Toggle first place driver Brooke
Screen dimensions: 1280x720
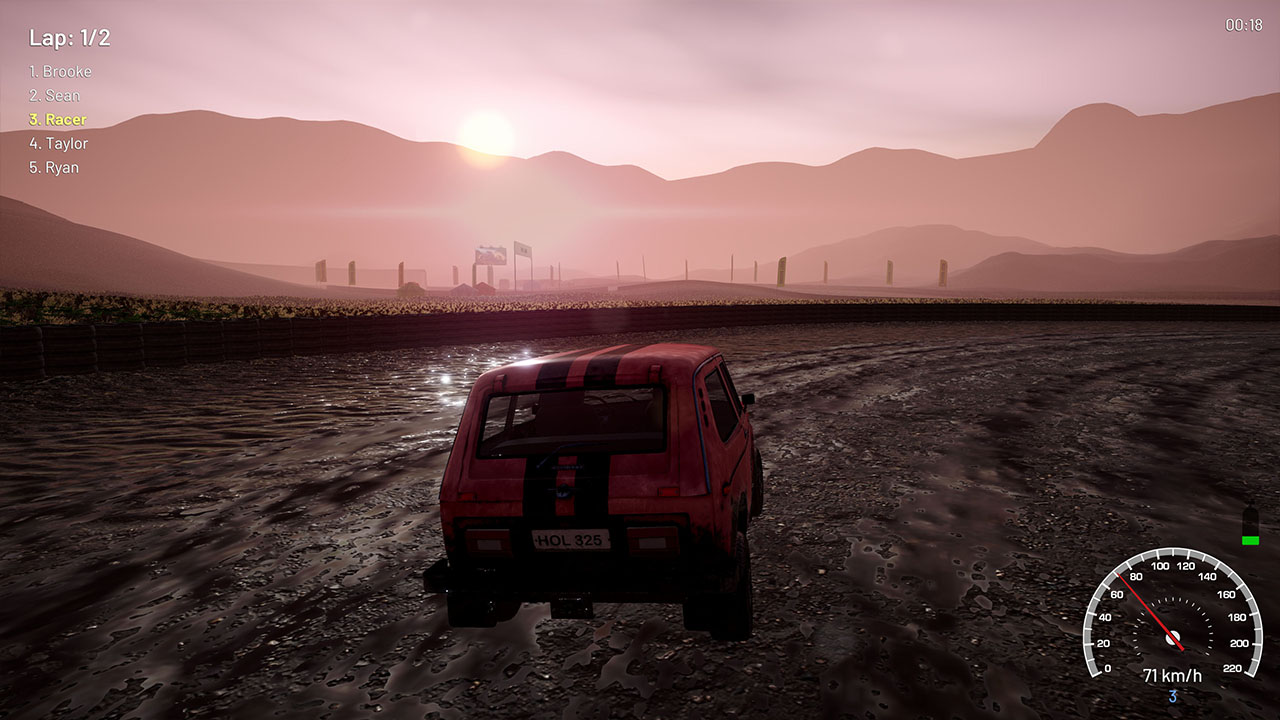point(62,71)
